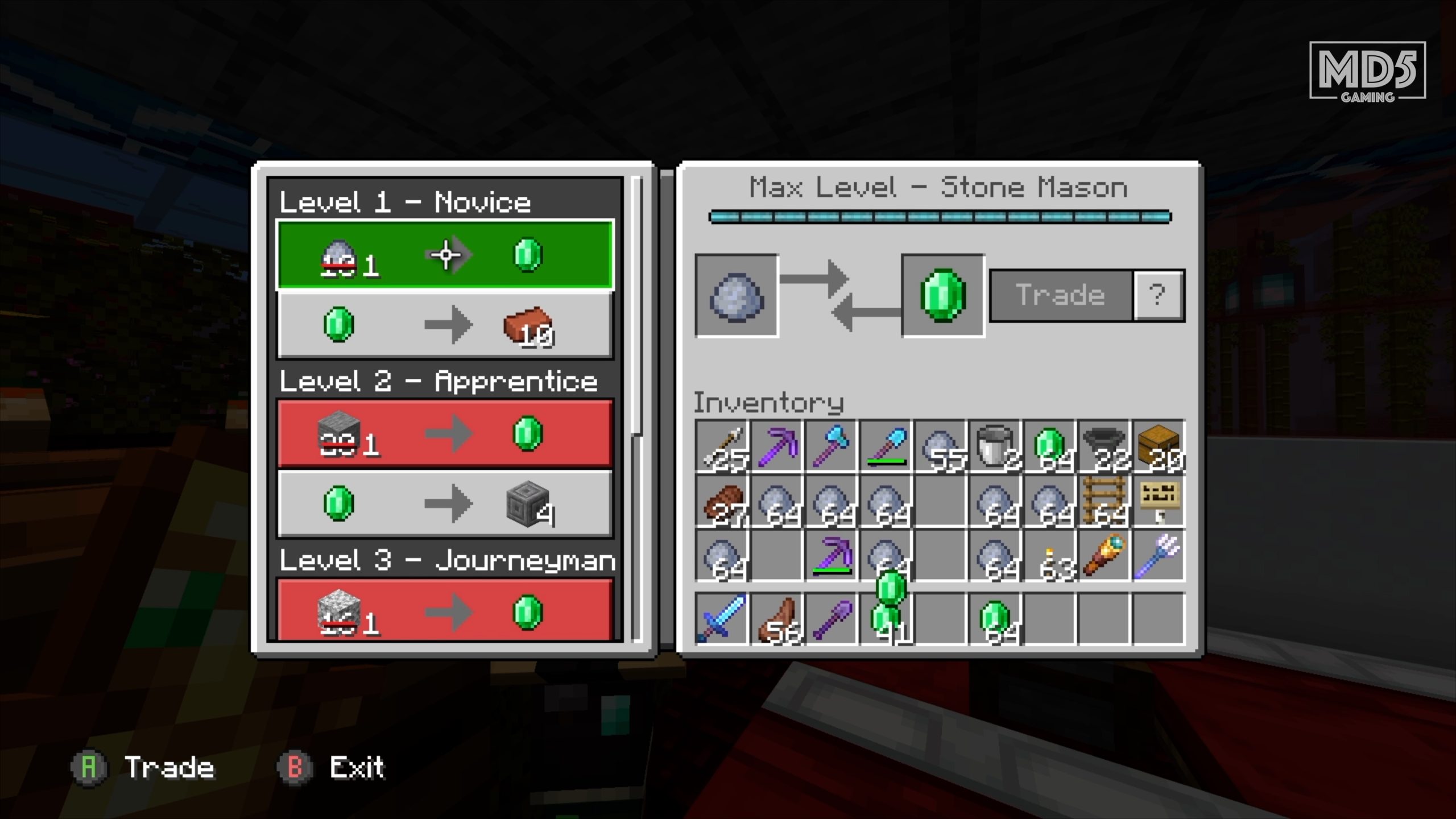
Task: Select the clay ball for emerald trade
Action: click(x=445, y=255)
